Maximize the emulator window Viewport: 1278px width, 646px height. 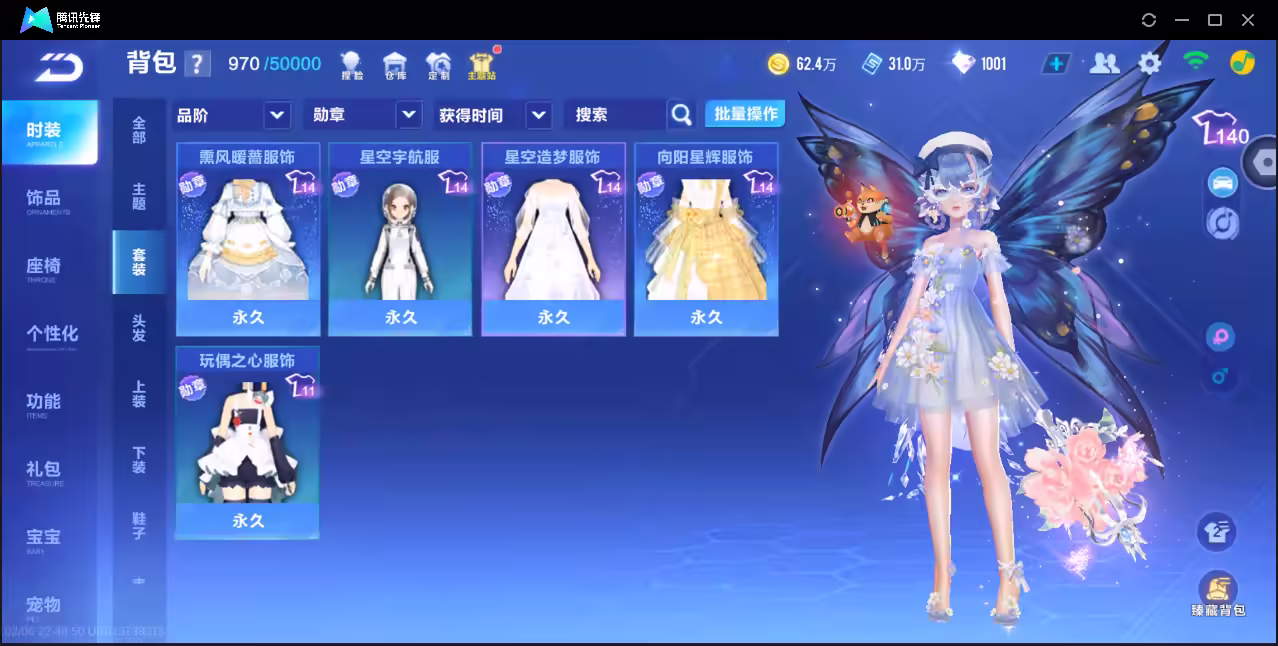[1215, 20]
